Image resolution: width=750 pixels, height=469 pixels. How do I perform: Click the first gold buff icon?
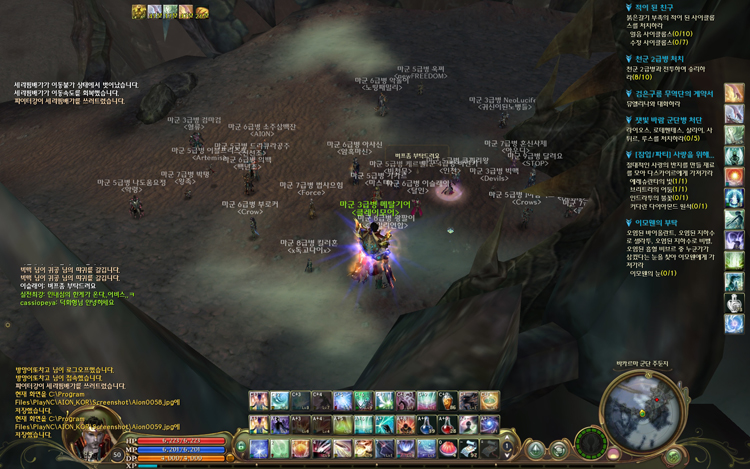pos(139,12)
